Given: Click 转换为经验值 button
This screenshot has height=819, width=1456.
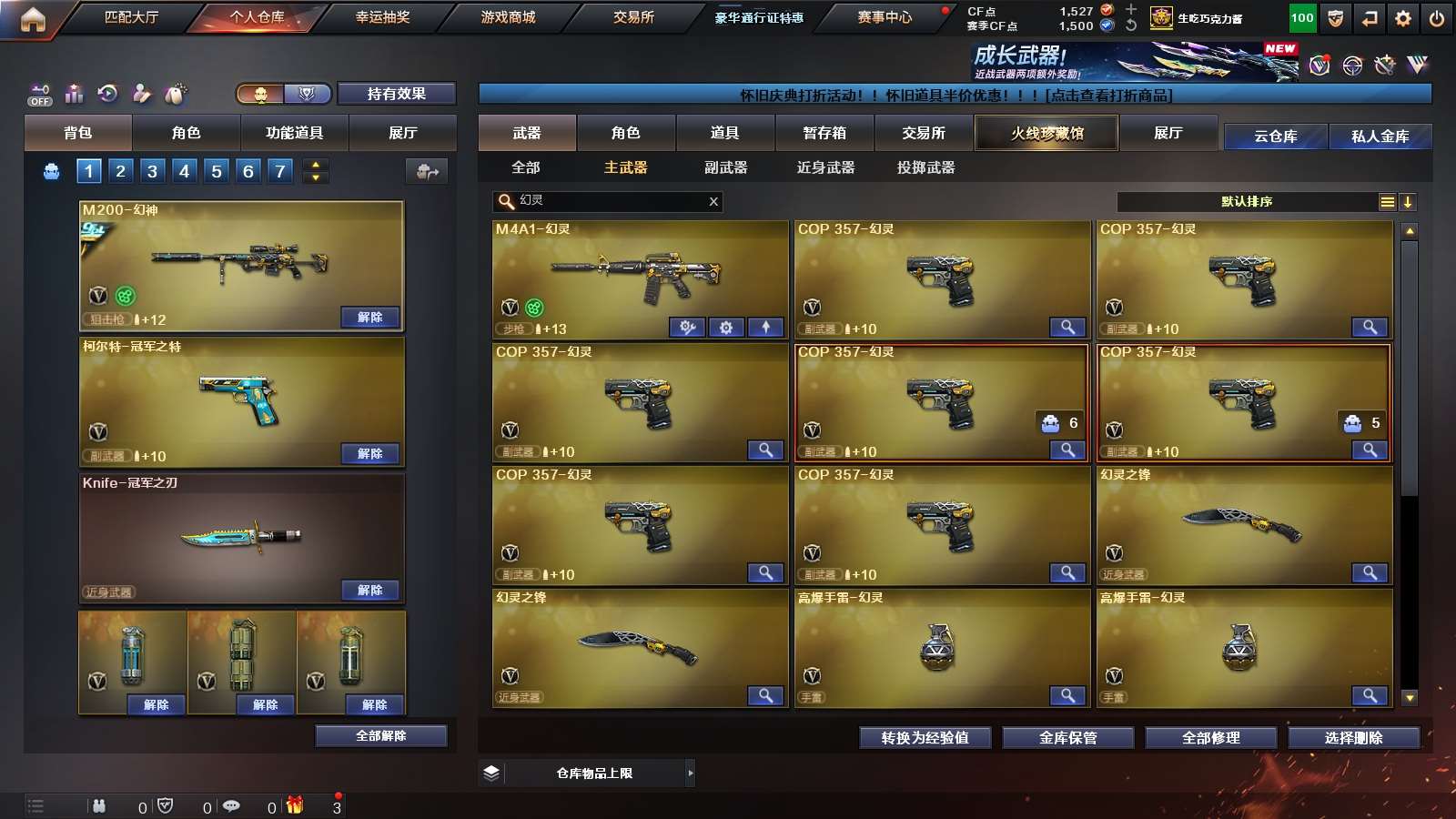Looking at the screenshot, I should [x=925, y=738].
